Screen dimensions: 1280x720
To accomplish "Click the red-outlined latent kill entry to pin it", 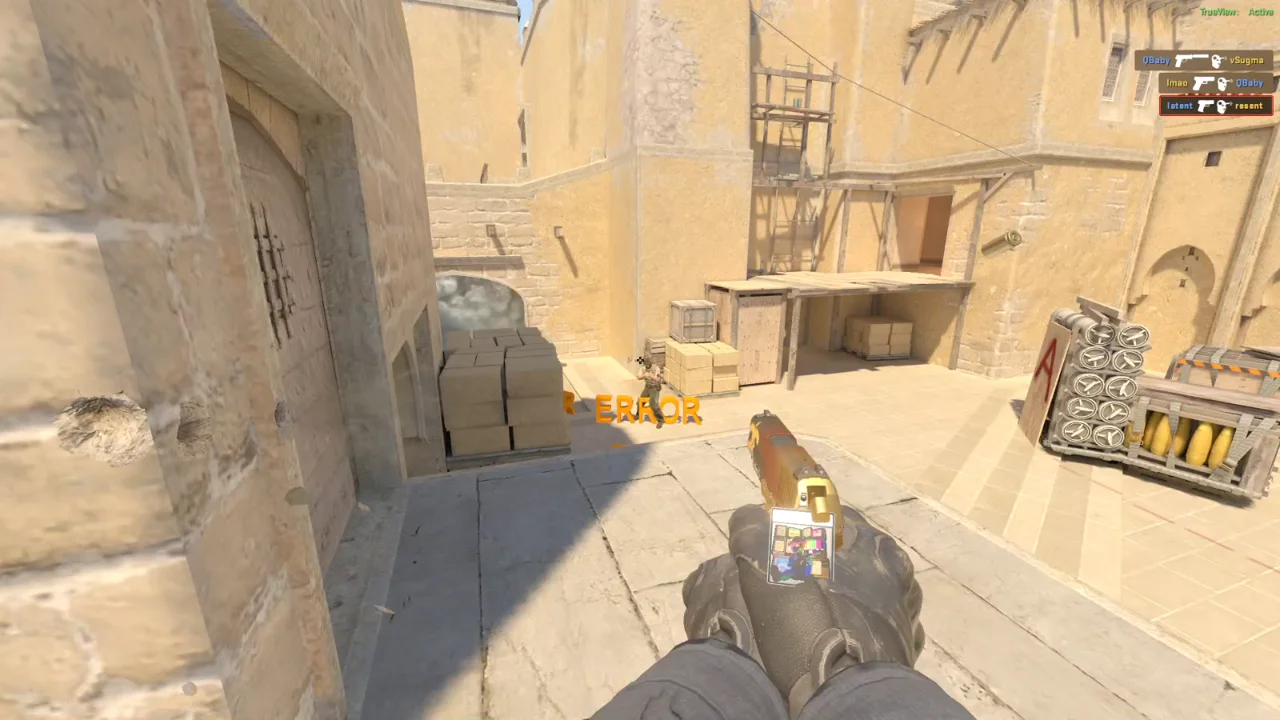I will click(x=1214, y=105).
